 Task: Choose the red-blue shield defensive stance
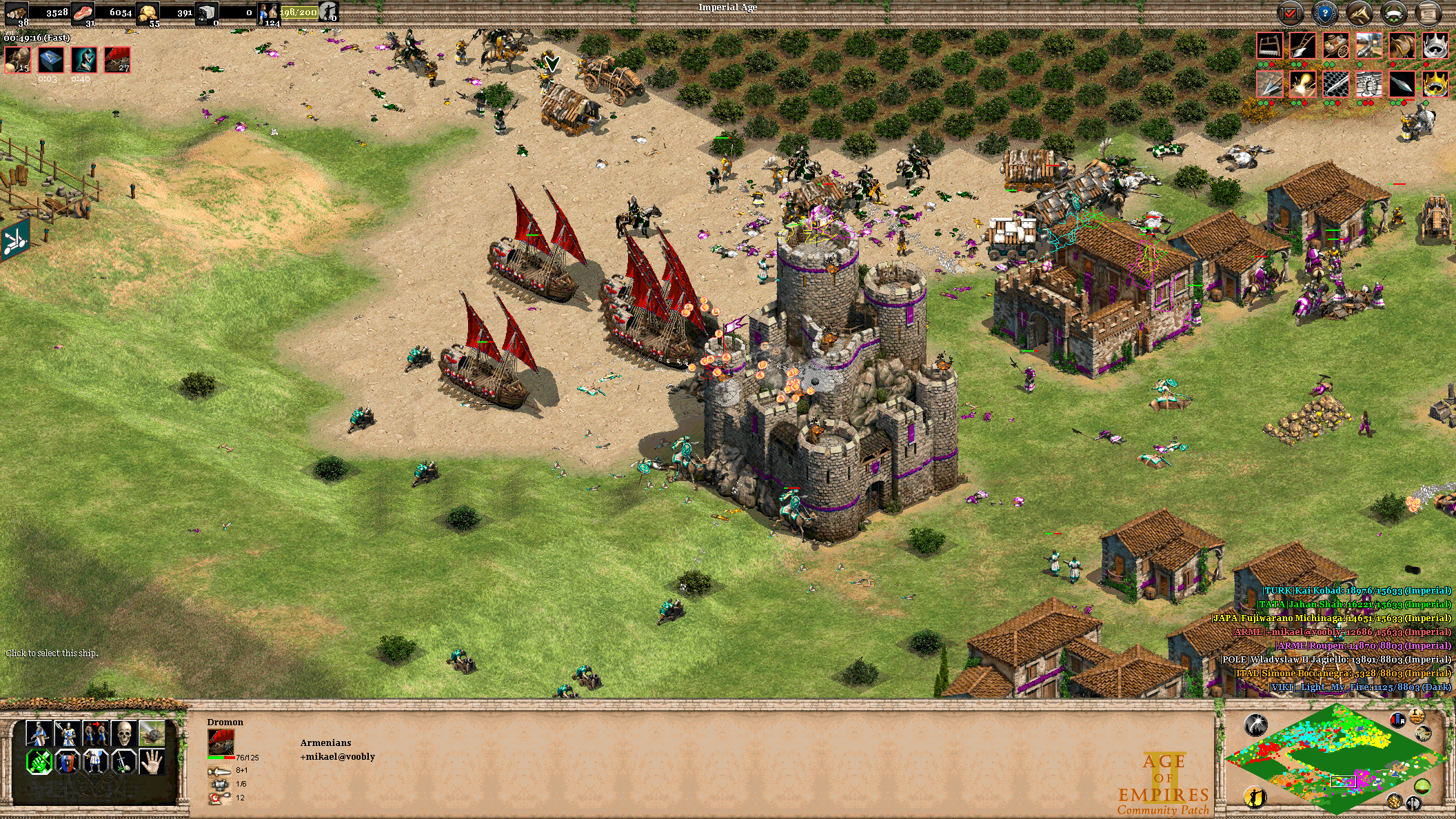tap(67, 762)
